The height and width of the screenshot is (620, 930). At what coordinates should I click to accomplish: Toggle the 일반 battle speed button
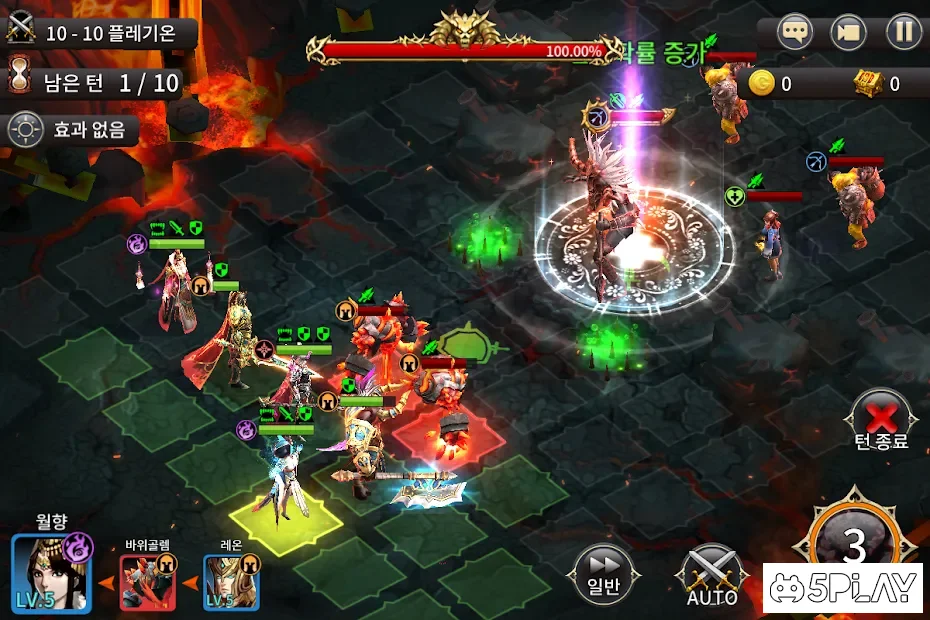click(603, 573)
